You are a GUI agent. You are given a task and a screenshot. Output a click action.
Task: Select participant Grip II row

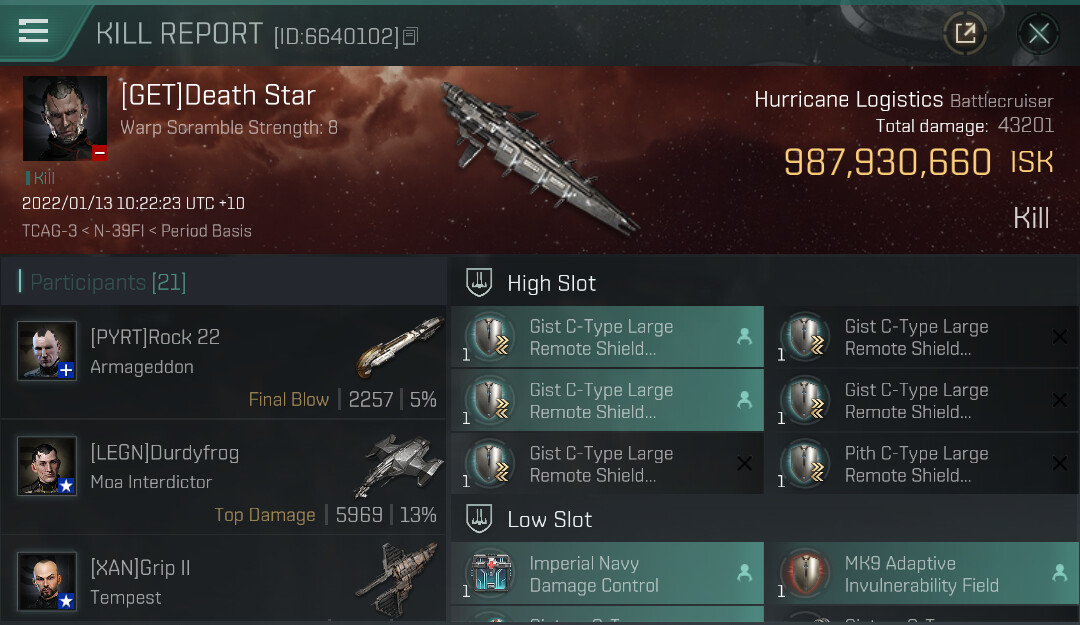pyautogui.click(x=224, y=582)
